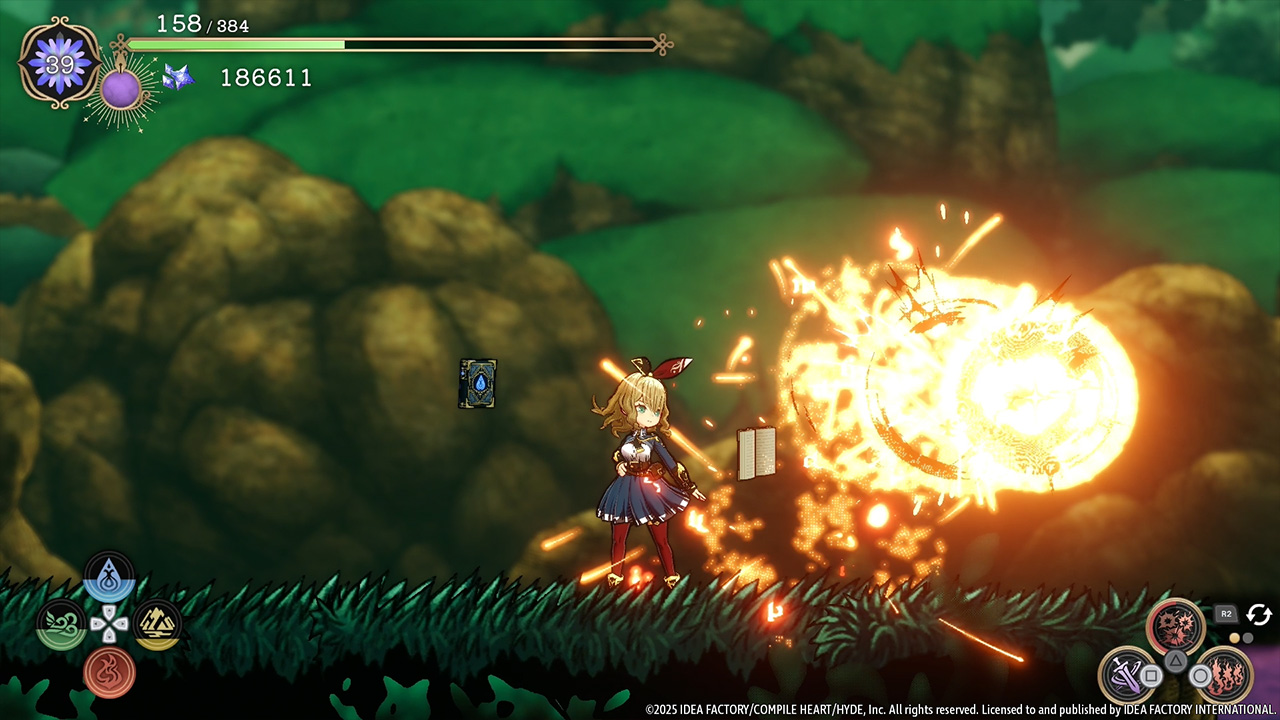
Task: Click the blue flower level emblem
Action: (60, 63)
